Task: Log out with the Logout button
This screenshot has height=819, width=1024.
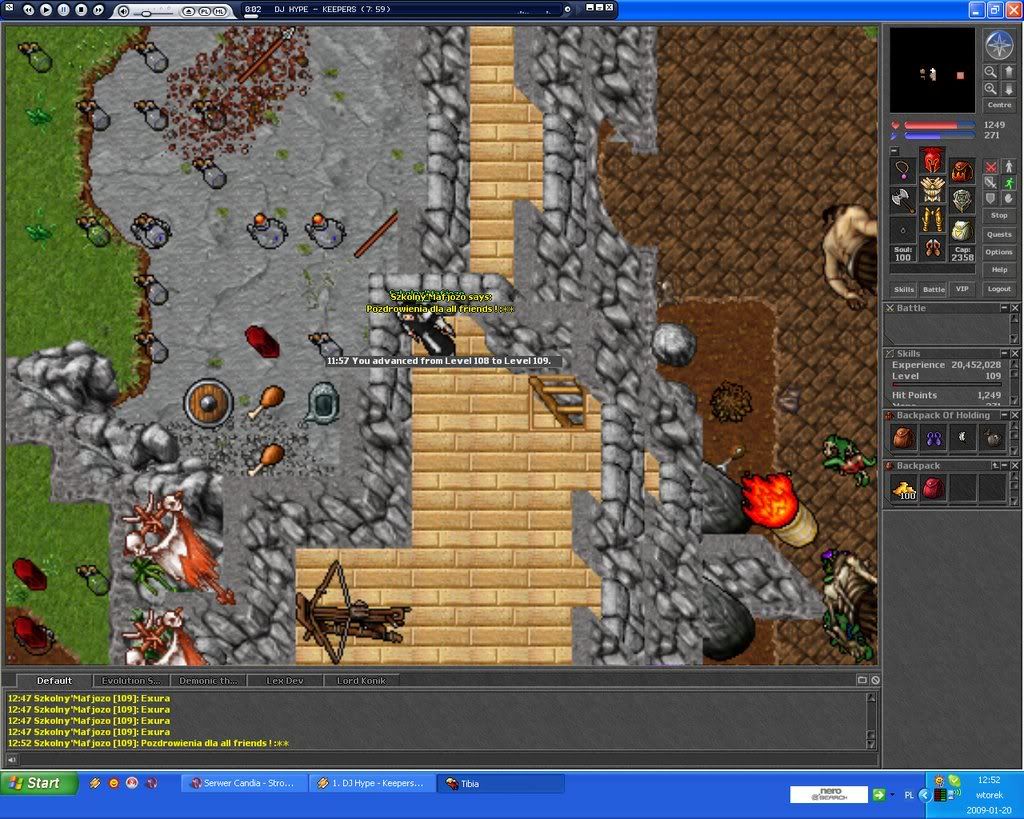Action: tap(999, 289)
